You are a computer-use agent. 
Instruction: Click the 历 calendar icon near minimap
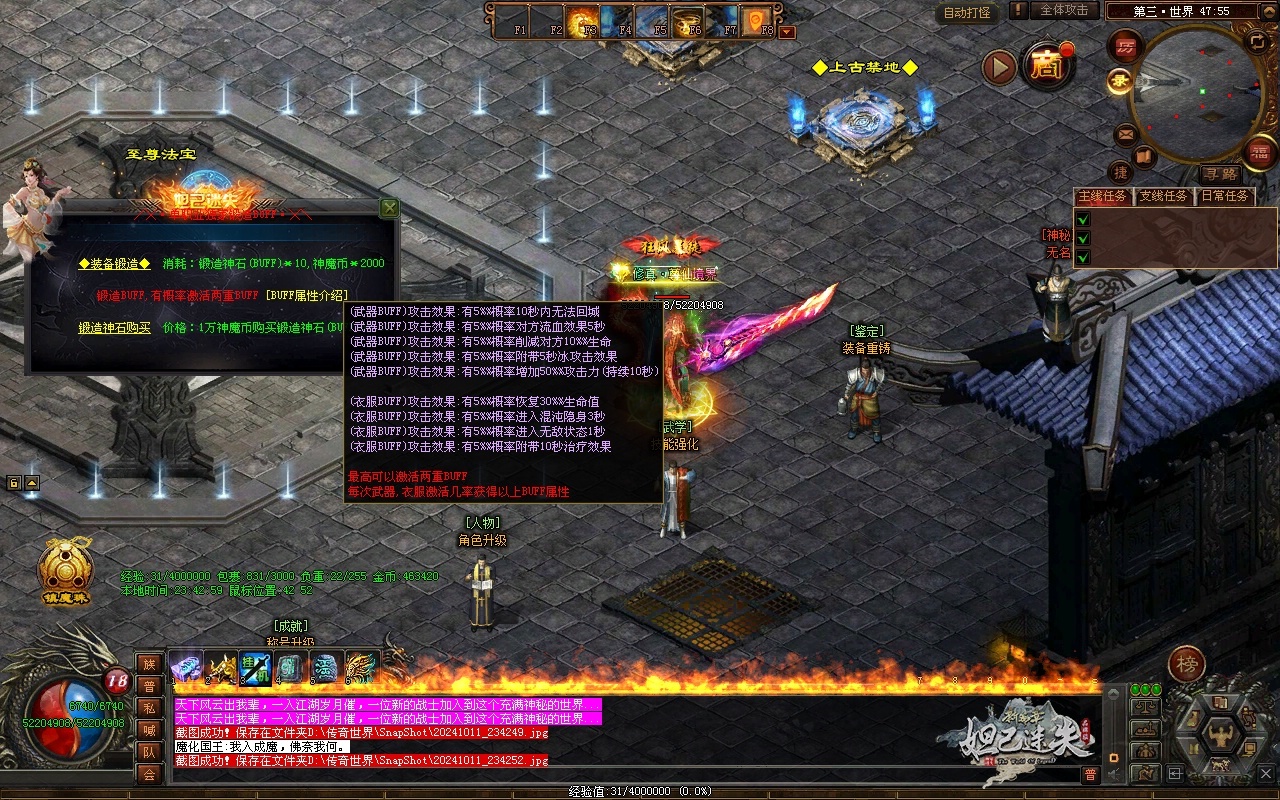click(1127, 47)
